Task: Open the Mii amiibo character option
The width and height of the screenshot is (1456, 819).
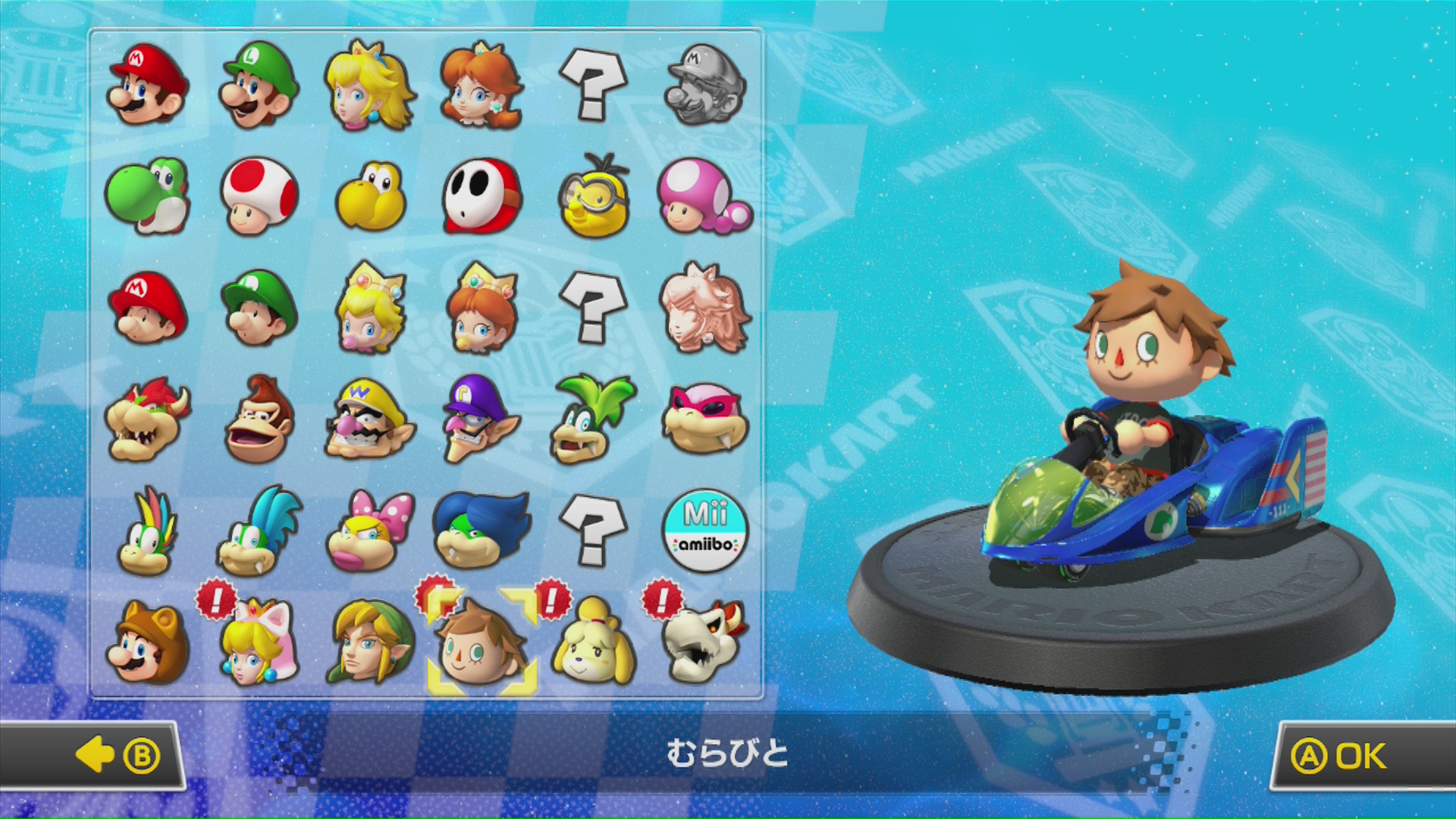Action: tap(704, 531)
